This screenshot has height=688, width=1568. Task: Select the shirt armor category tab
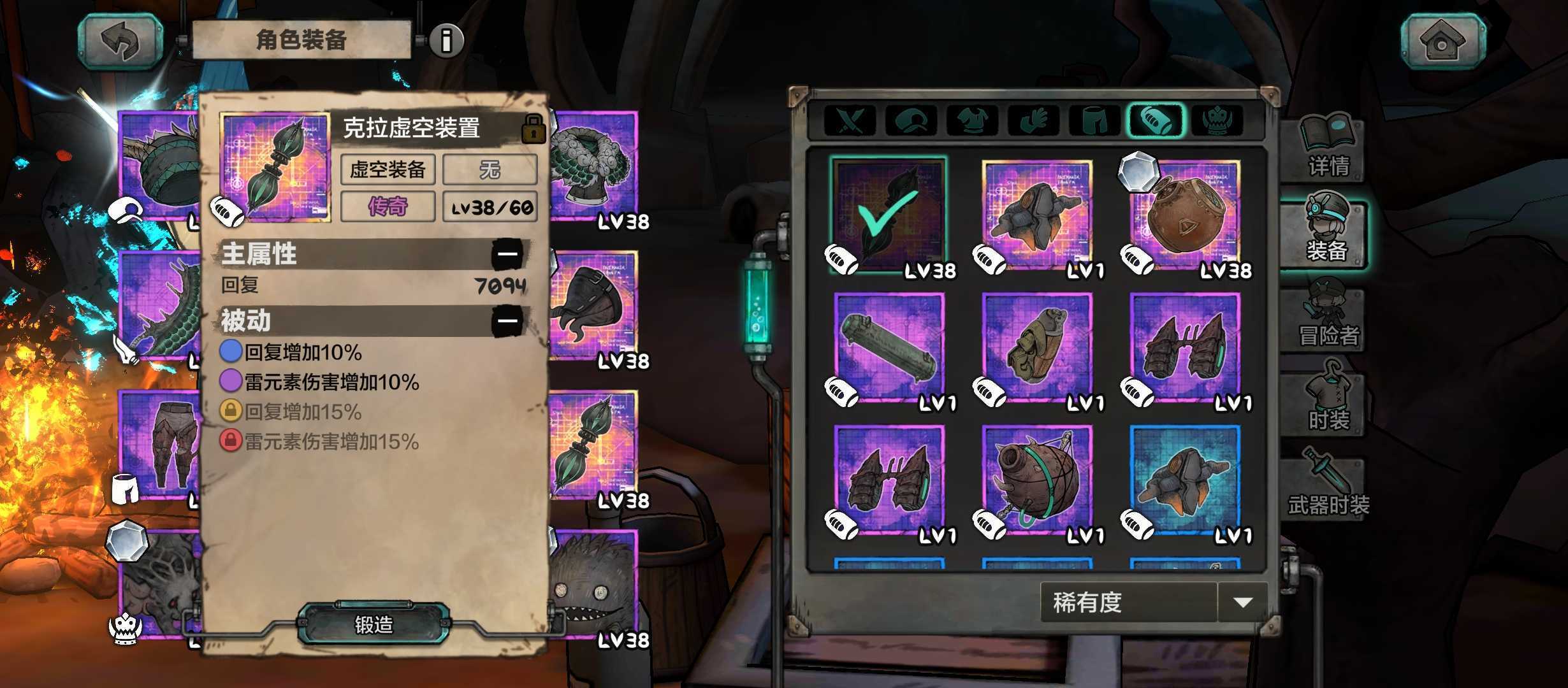(x=972, y=120)
